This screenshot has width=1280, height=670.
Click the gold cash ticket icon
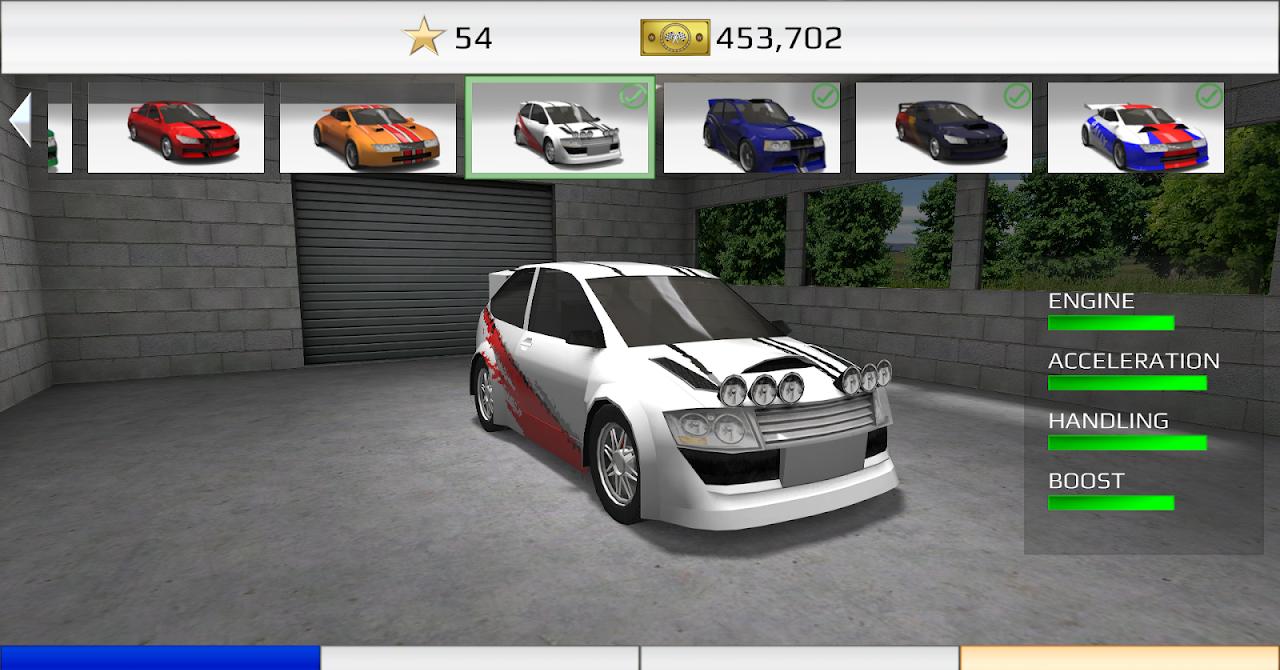(x=675, y=38)
